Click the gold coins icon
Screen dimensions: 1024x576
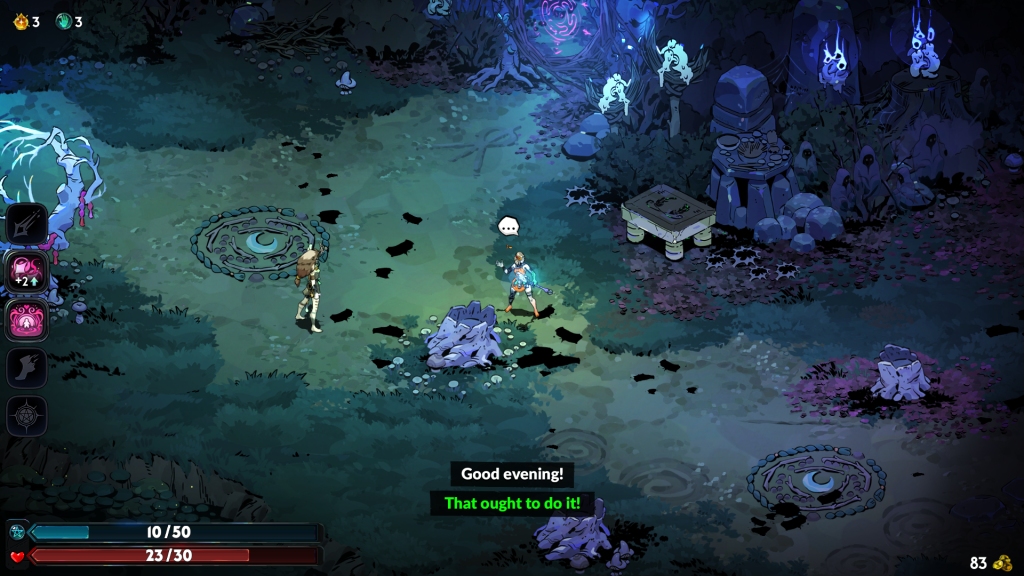(1003, 563)
